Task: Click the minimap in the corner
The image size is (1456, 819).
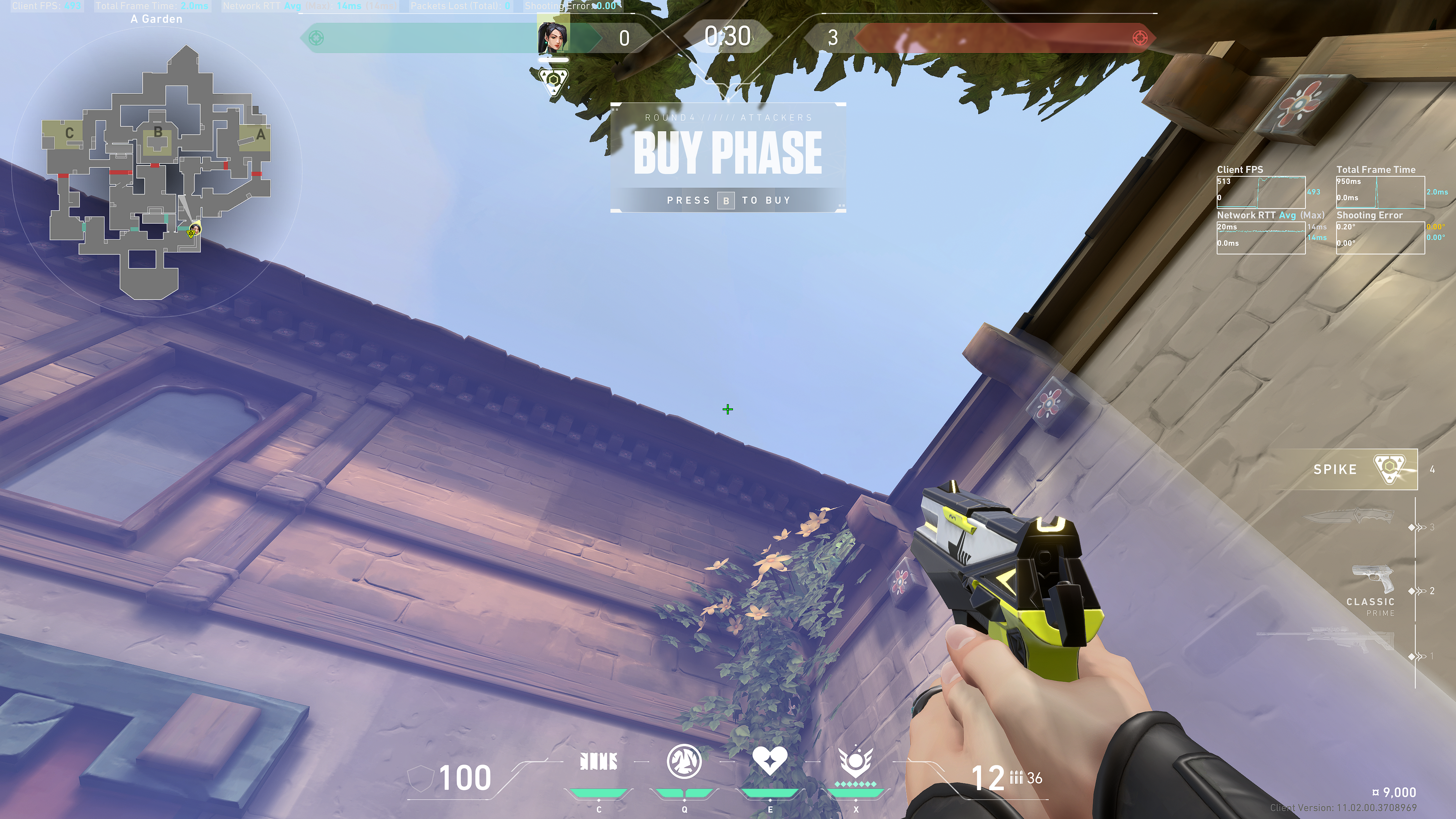Action: (157, 169)
